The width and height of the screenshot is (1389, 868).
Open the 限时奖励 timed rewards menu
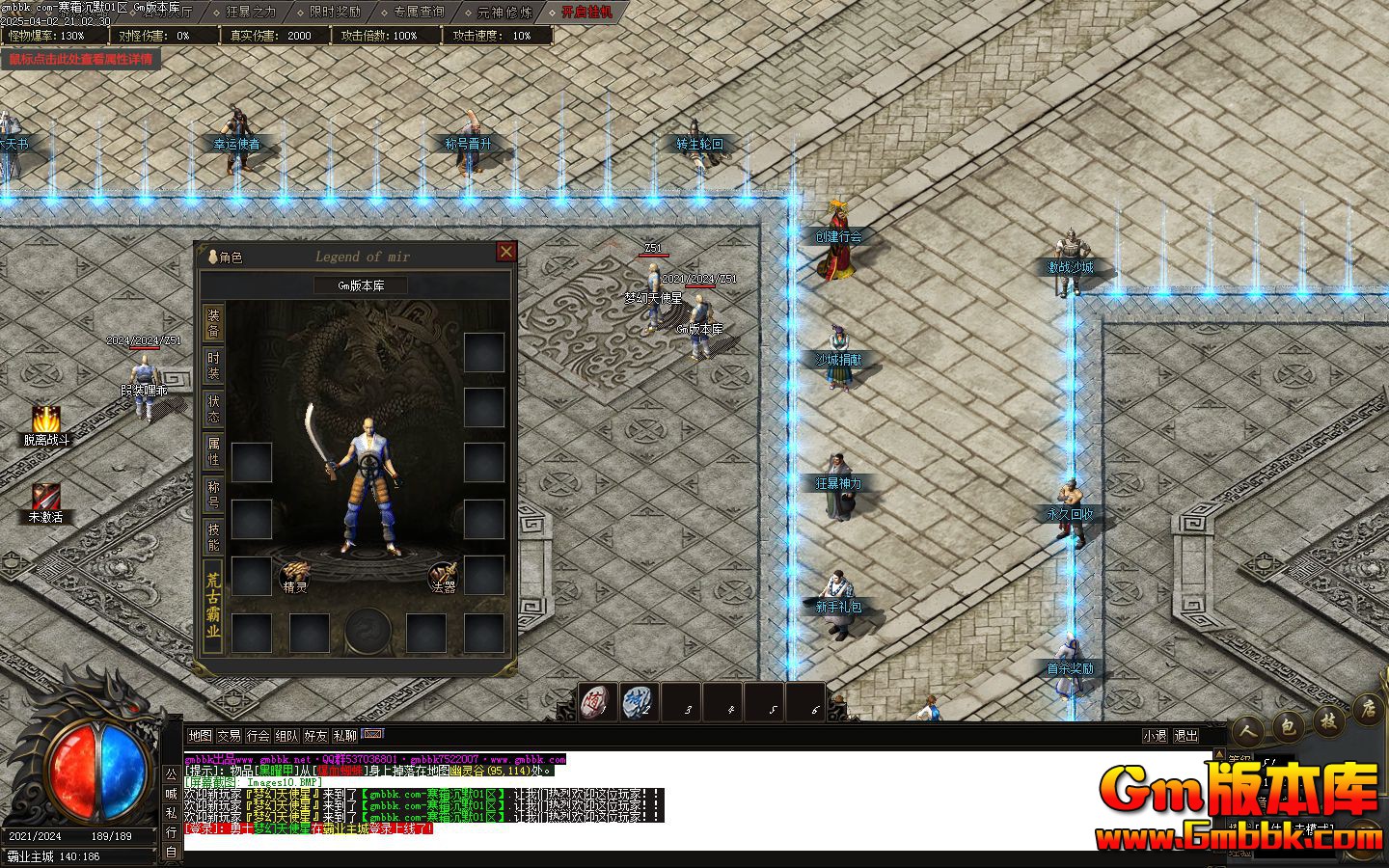tap(335, 13)
